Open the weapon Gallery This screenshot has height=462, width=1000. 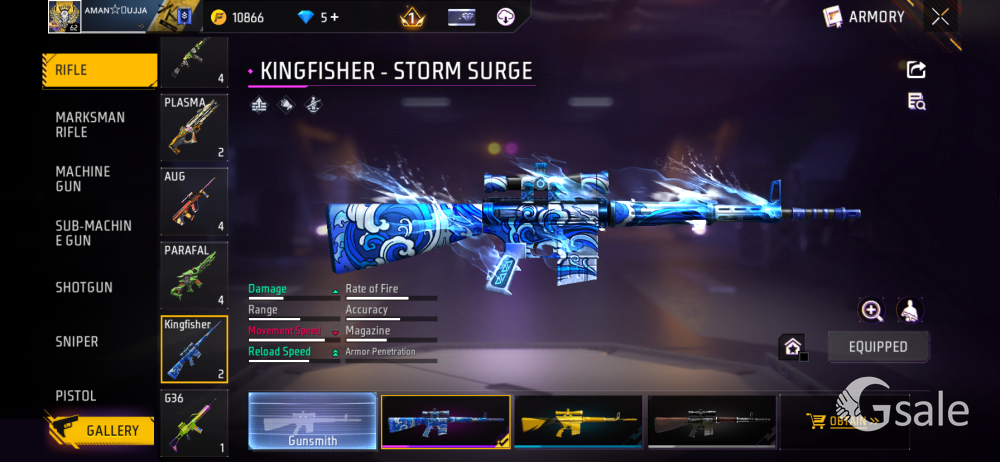pyautogui.click(x=100, y=430)
